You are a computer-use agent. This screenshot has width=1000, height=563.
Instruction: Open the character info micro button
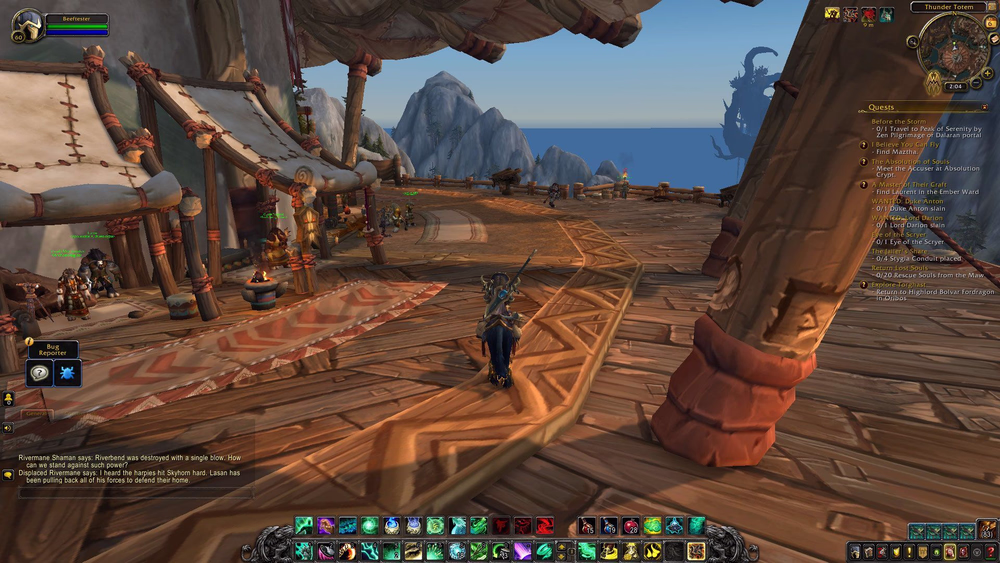tap(856, 551)
